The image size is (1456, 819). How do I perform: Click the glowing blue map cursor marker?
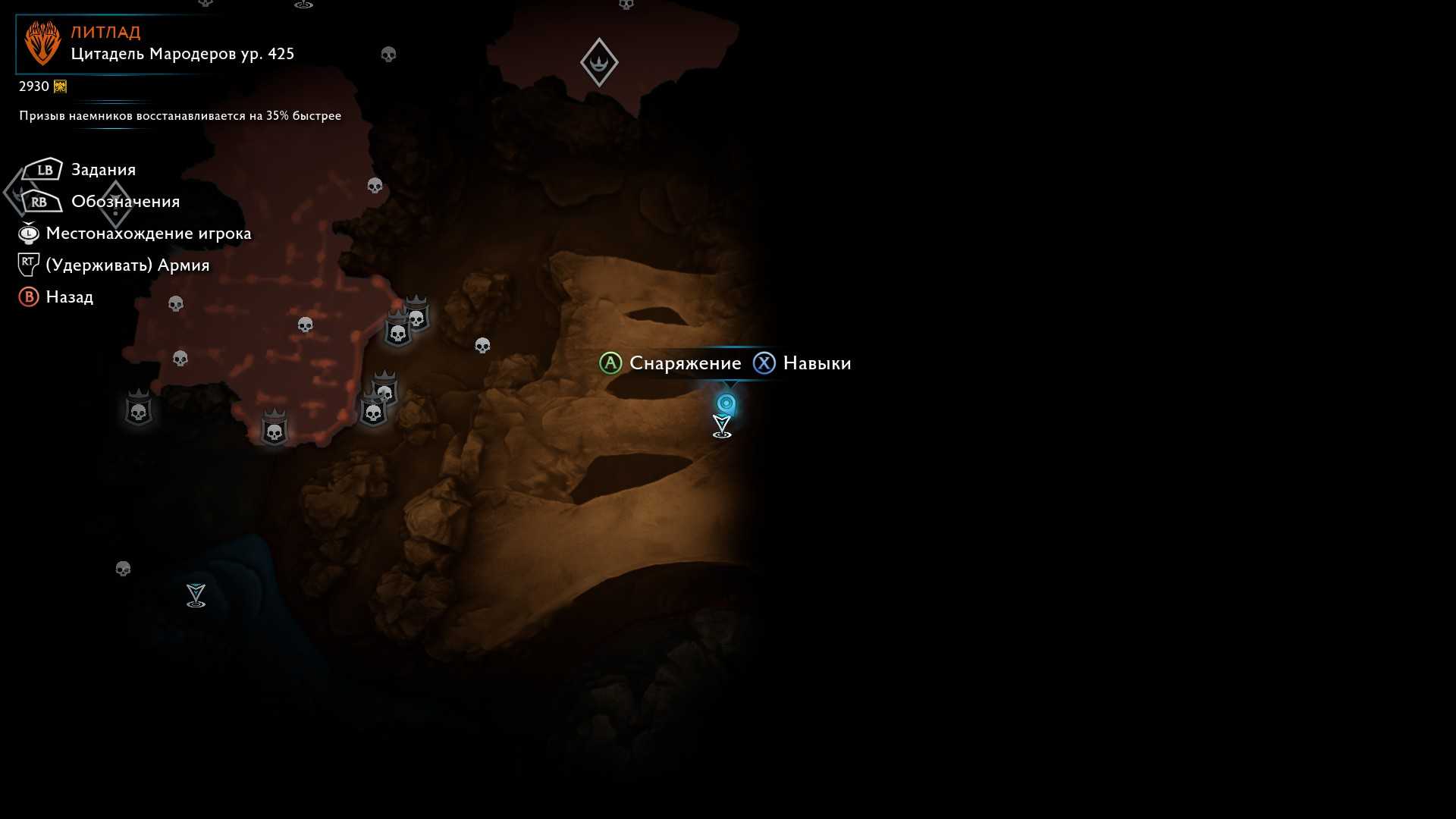(x=726, y=403)
